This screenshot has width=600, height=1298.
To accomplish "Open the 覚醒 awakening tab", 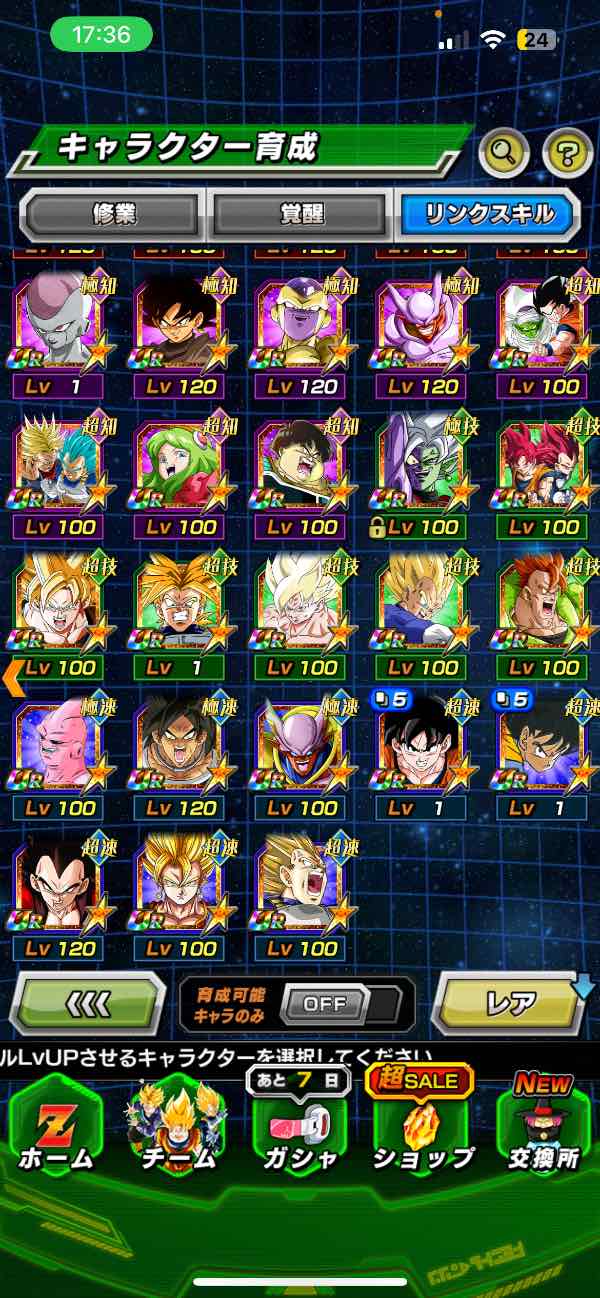I will click(299, 214).
